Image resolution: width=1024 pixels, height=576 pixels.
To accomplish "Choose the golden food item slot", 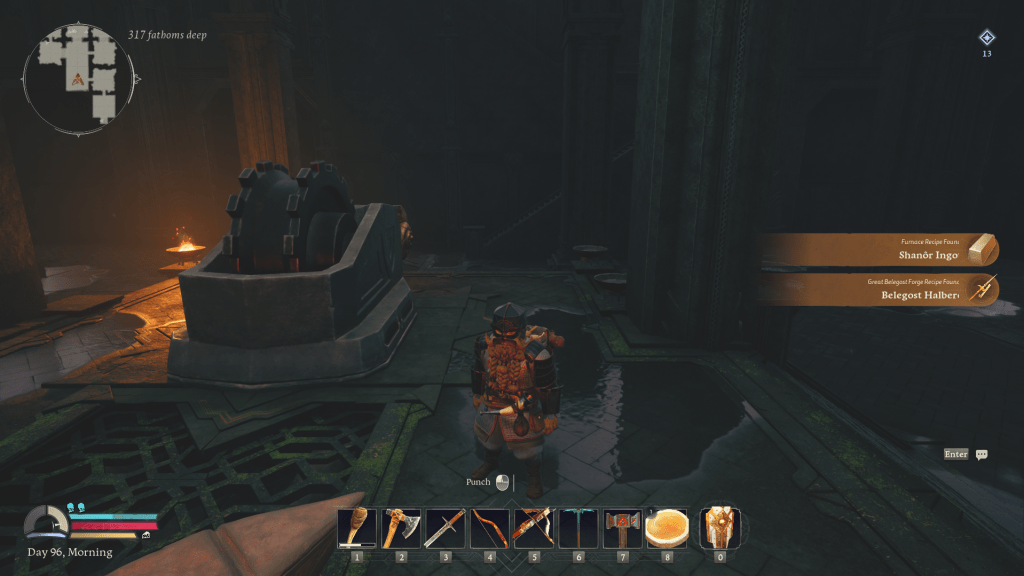I will [667, 527].
